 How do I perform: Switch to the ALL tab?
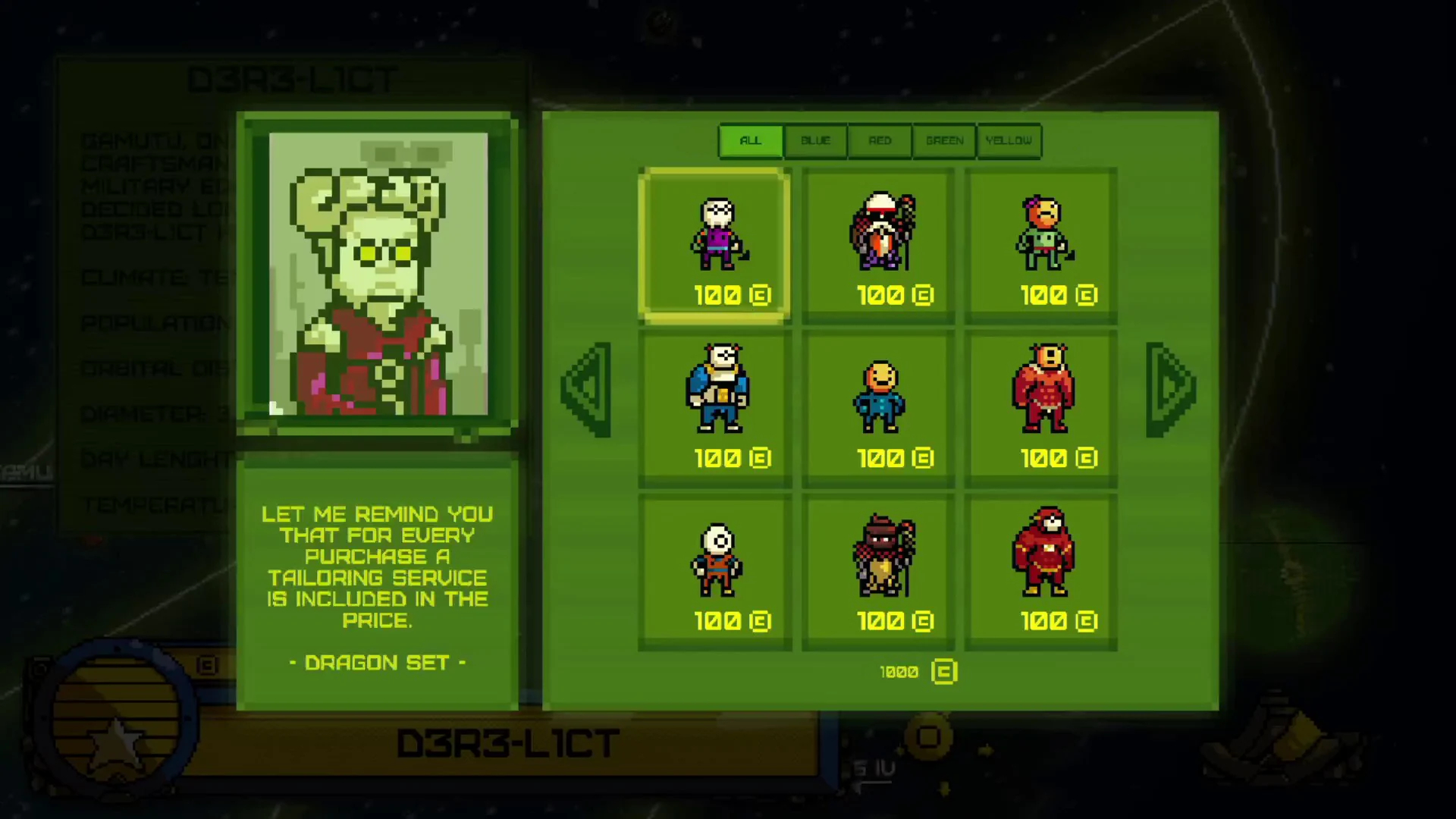click(750, 140)
